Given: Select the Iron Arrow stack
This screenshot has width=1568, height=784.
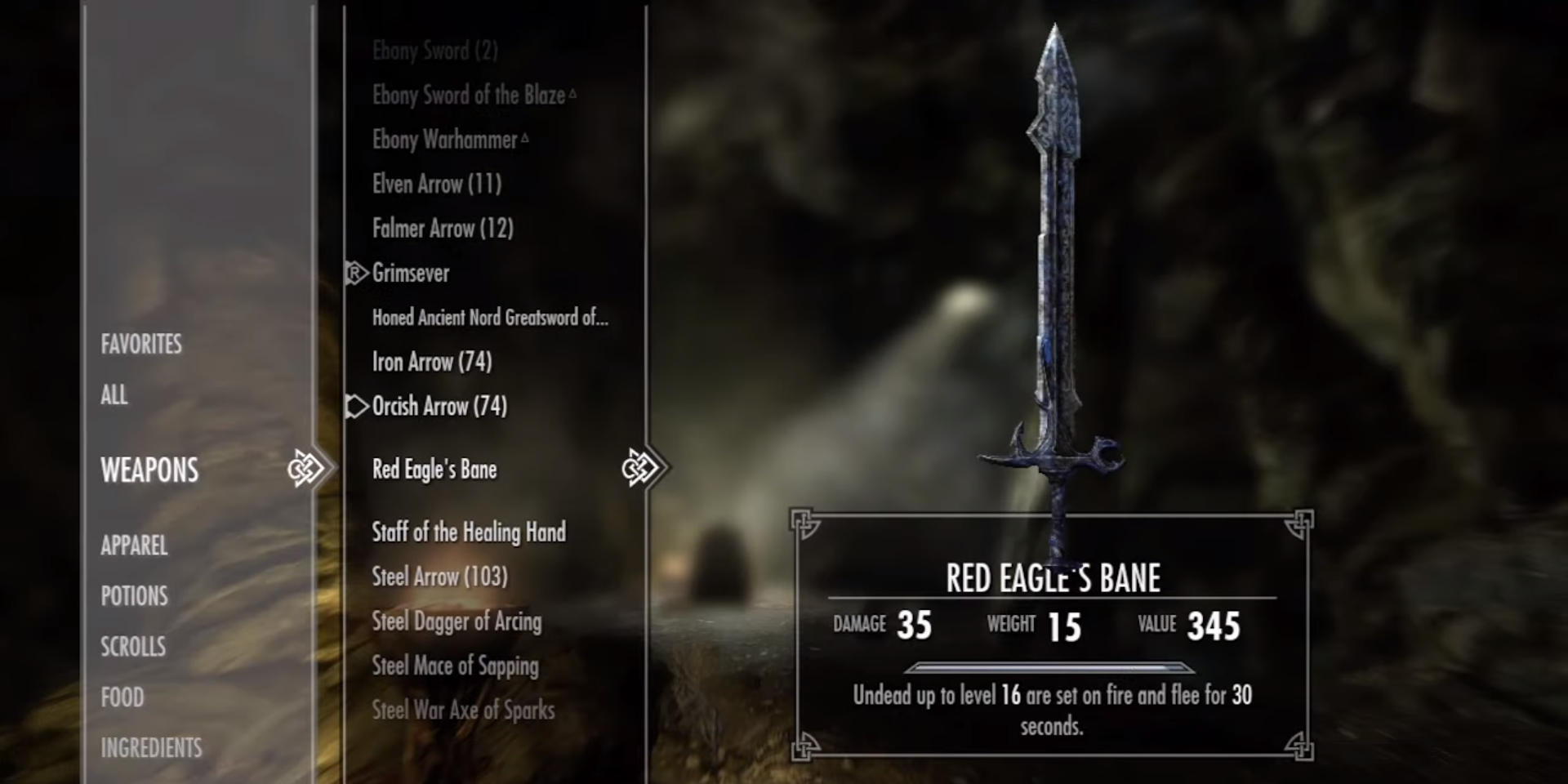Looking at the screenshot, I should click(432, 362).
